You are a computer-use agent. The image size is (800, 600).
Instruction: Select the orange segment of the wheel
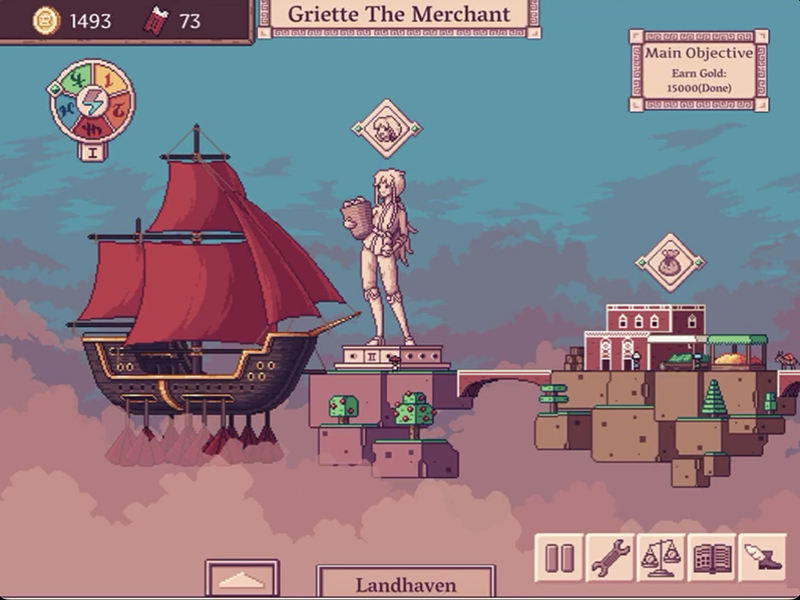click(x=118, y=107)
